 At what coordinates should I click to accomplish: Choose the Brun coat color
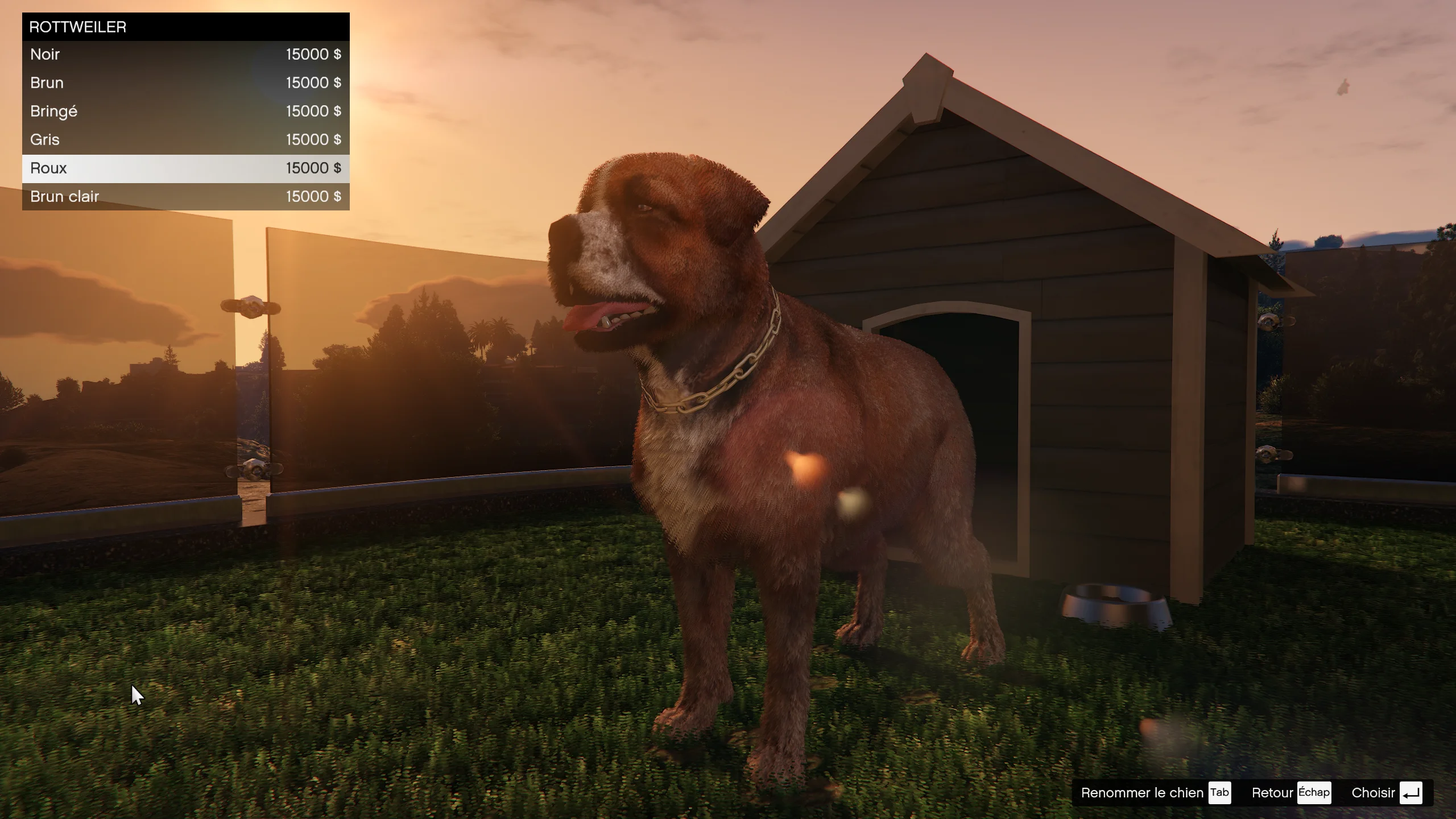pos(185,83)
